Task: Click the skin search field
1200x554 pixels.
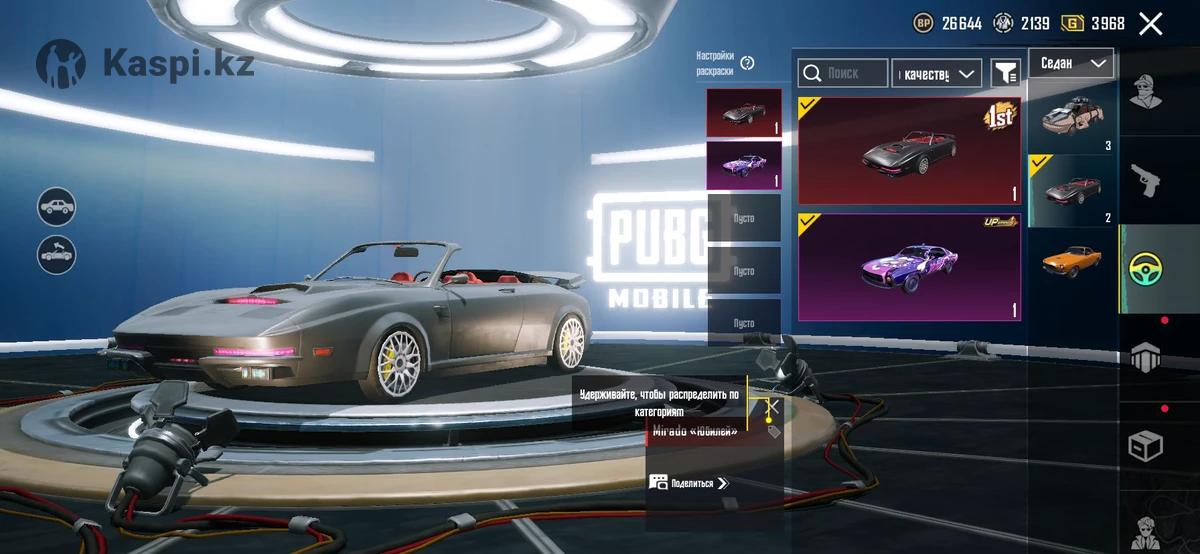Action: pos(843,73)
